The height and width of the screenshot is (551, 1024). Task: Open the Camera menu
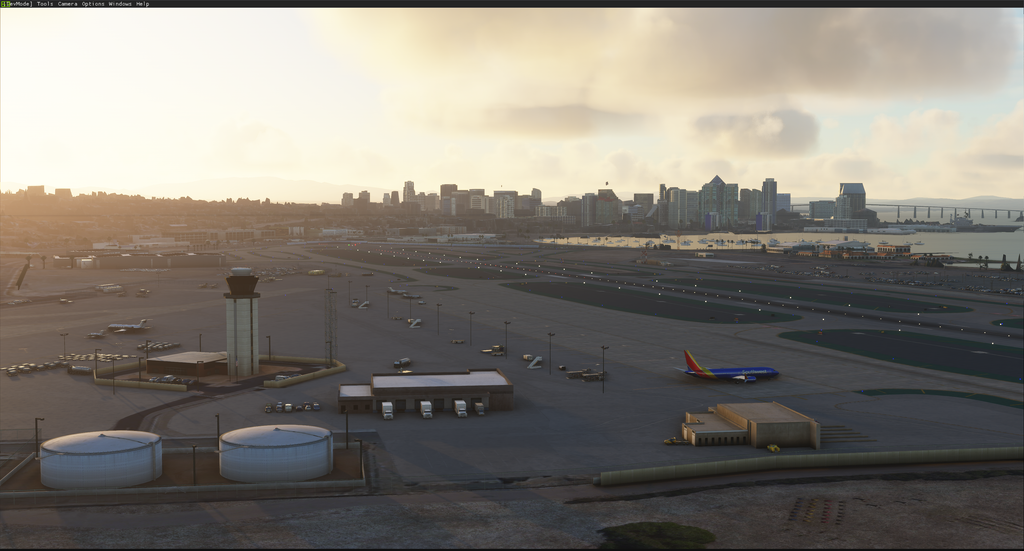(x=67, y=4)
